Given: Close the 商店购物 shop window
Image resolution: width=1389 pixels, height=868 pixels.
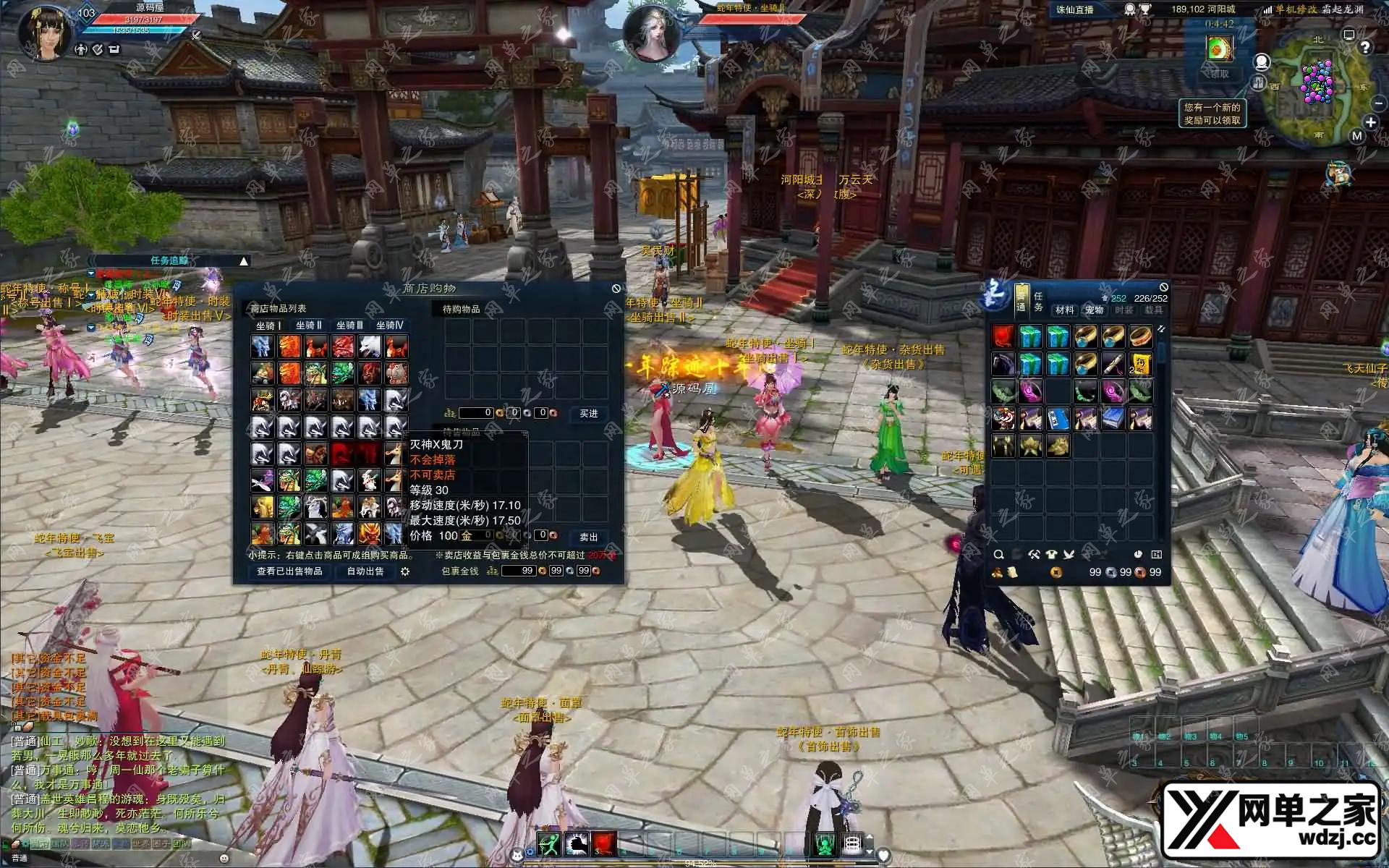Looking at the screenshot, I should coord(616,289).
